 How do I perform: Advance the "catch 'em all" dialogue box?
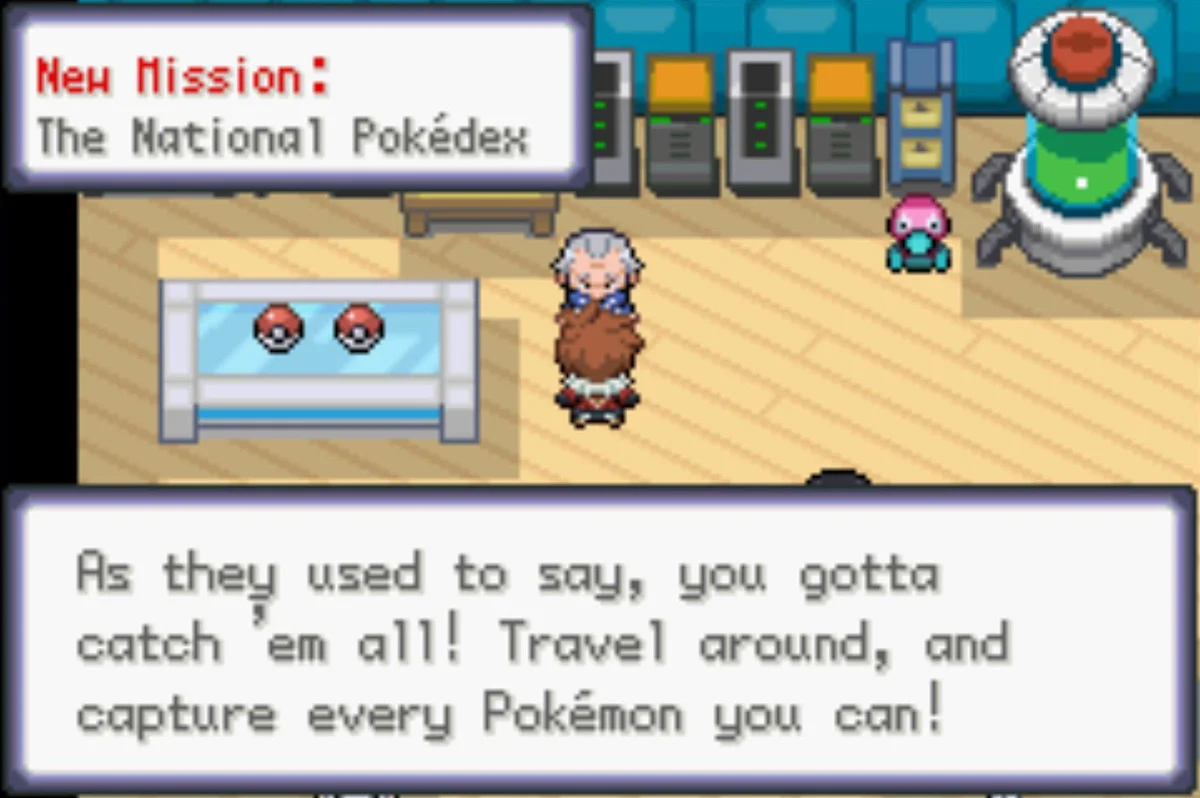598,640
